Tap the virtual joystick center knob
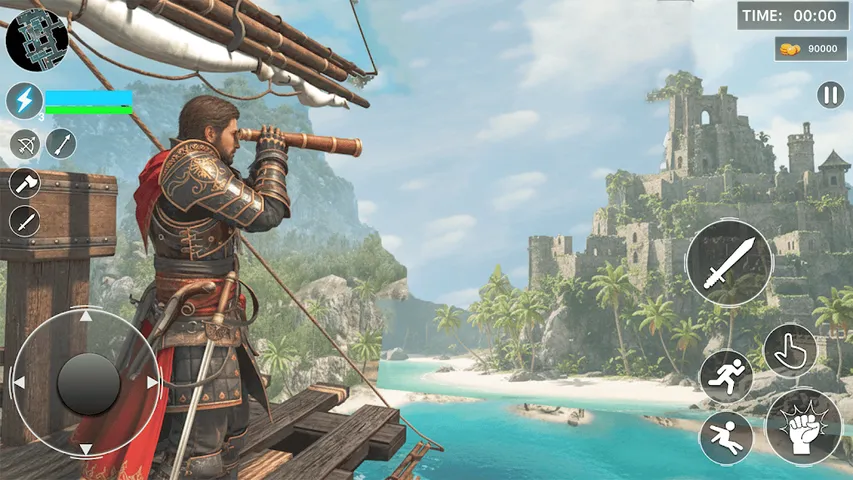The width and height of the screenshot is (853, 480). click(88, 383)
